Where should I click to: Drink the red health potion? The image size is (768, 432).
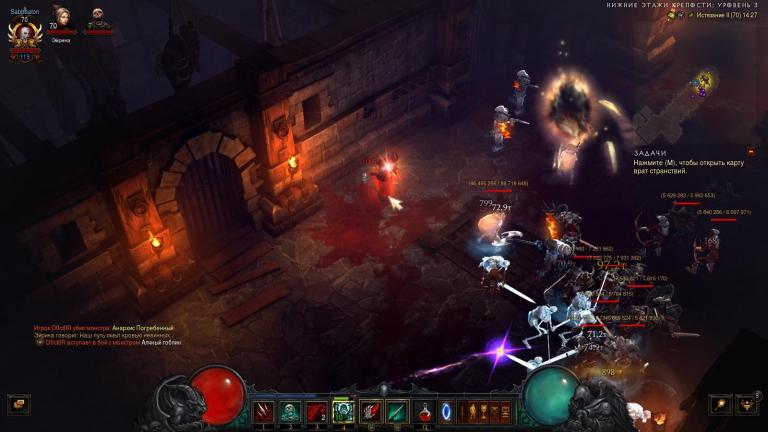(426, 410)
